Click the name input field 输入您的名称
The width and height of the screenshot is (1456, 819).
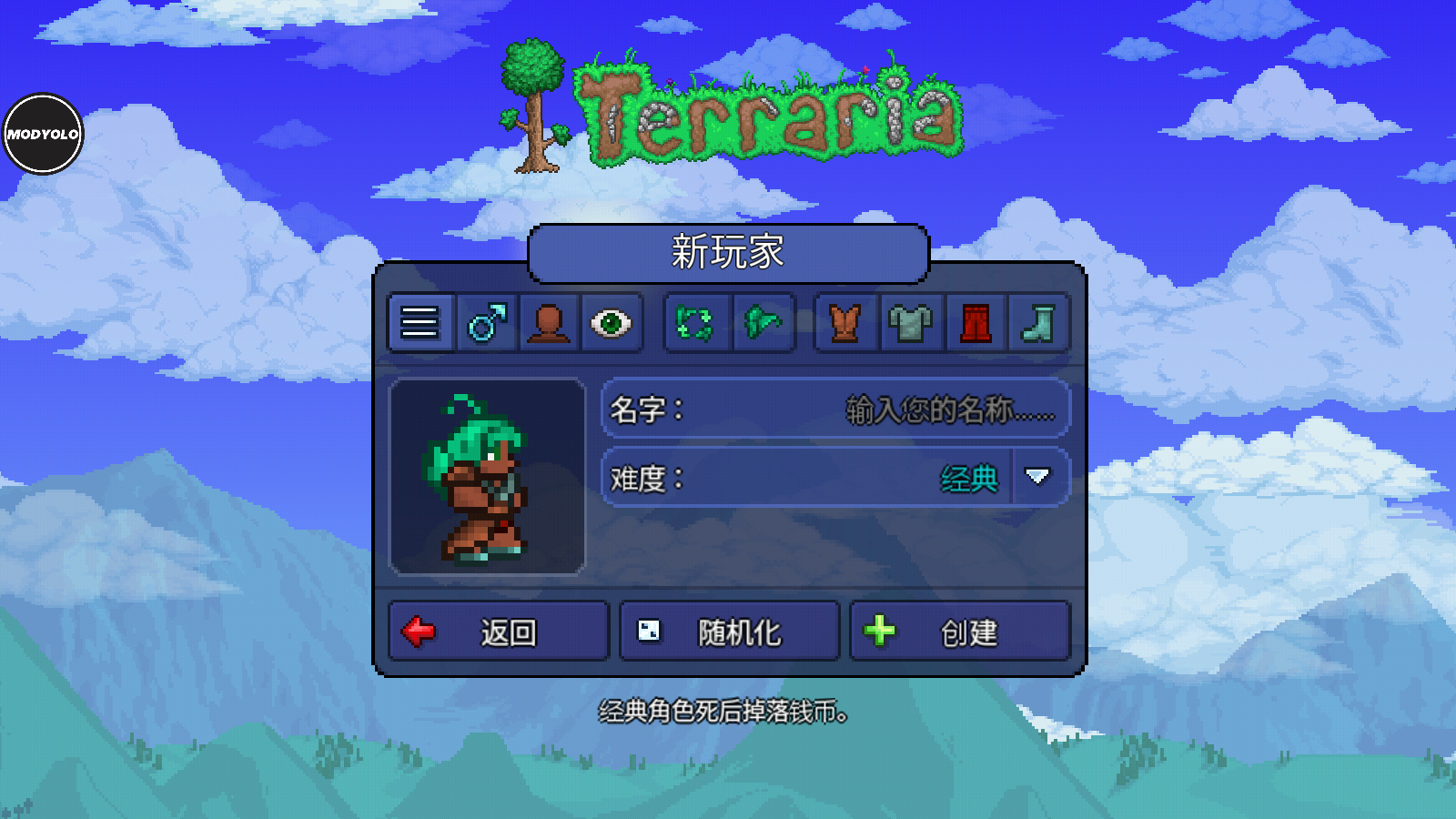click(946, 409)
